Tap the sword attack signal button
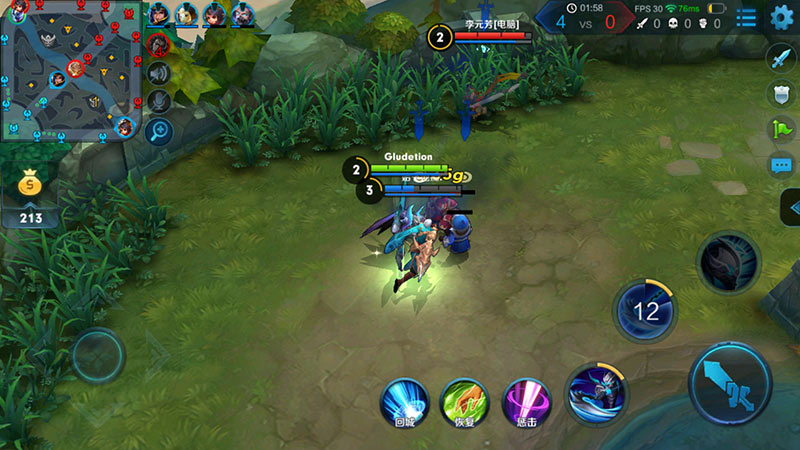The height and width of the screenshot is (450, 800). point(781,58)
